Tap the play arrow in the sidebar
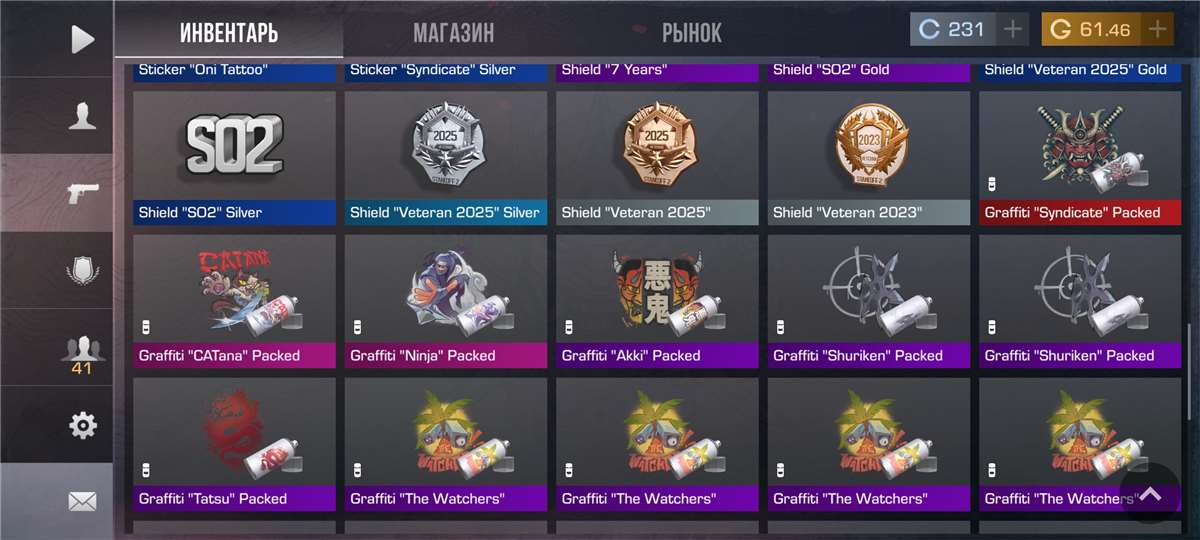 coord(82,39)
